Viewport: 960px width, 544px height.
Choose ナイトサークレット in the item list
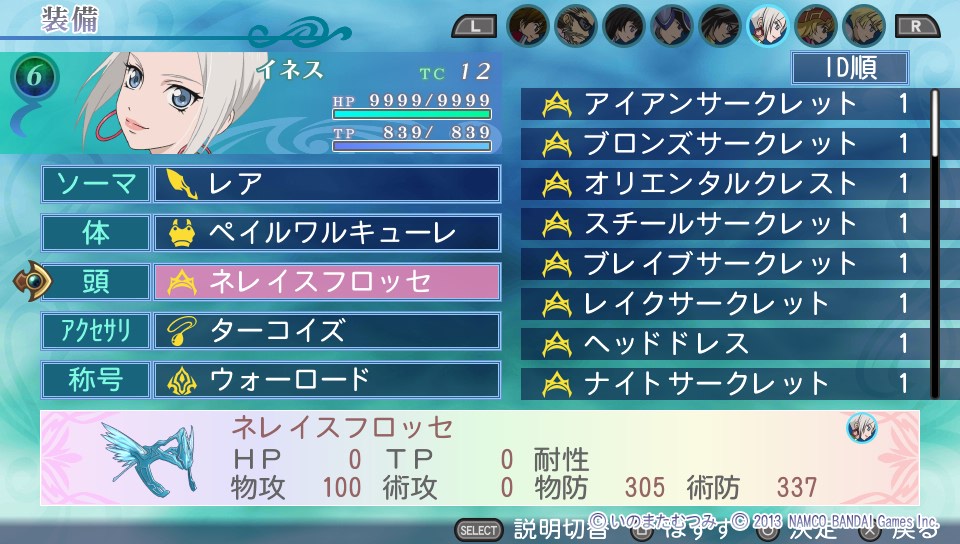726,383
